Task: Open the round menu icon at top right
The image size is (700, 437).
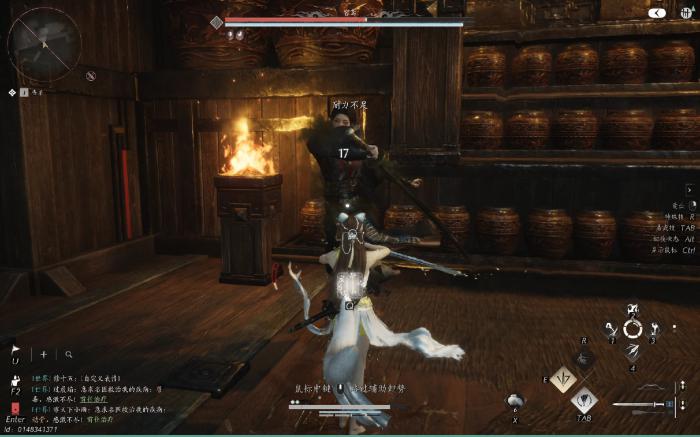Action: tap(687, 12)
